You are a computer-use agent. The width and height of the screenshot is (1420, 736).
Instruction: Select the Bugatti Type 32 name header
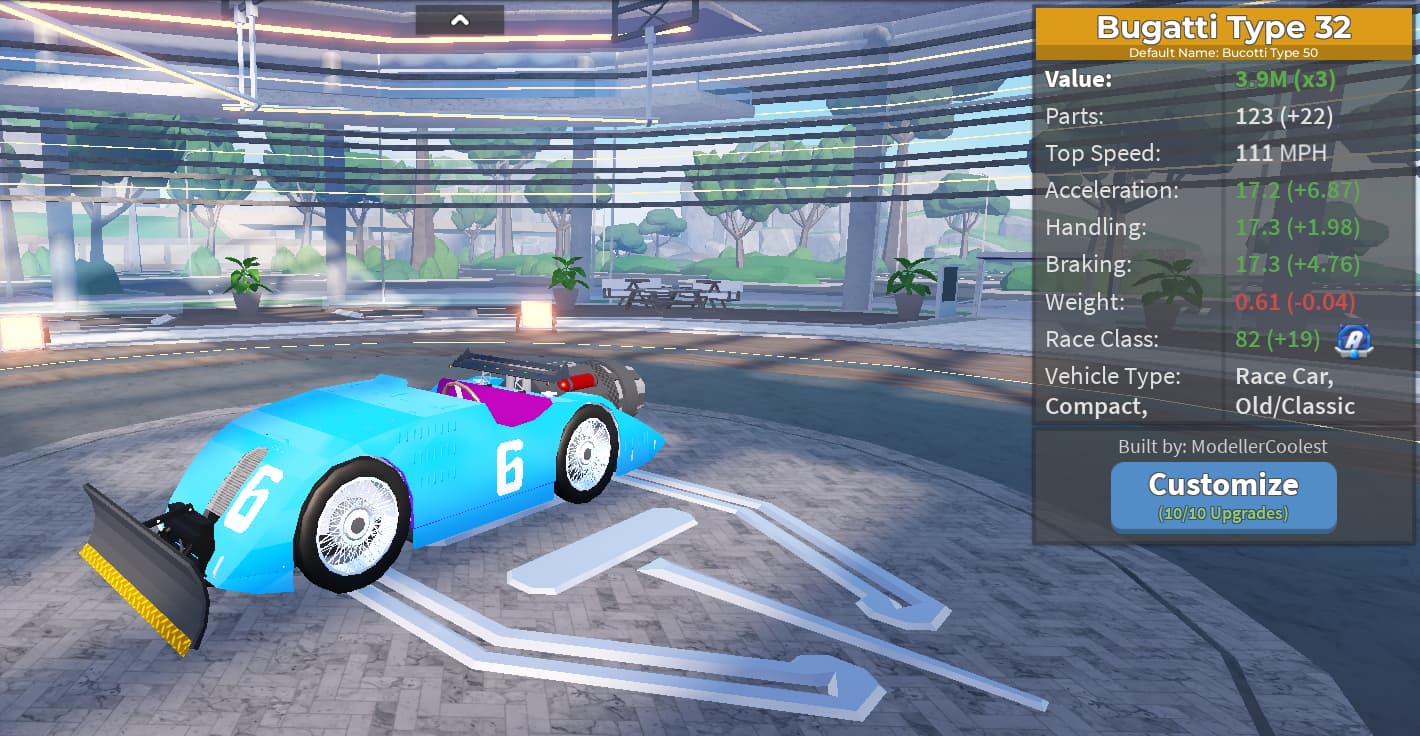tap(1223, 28)
